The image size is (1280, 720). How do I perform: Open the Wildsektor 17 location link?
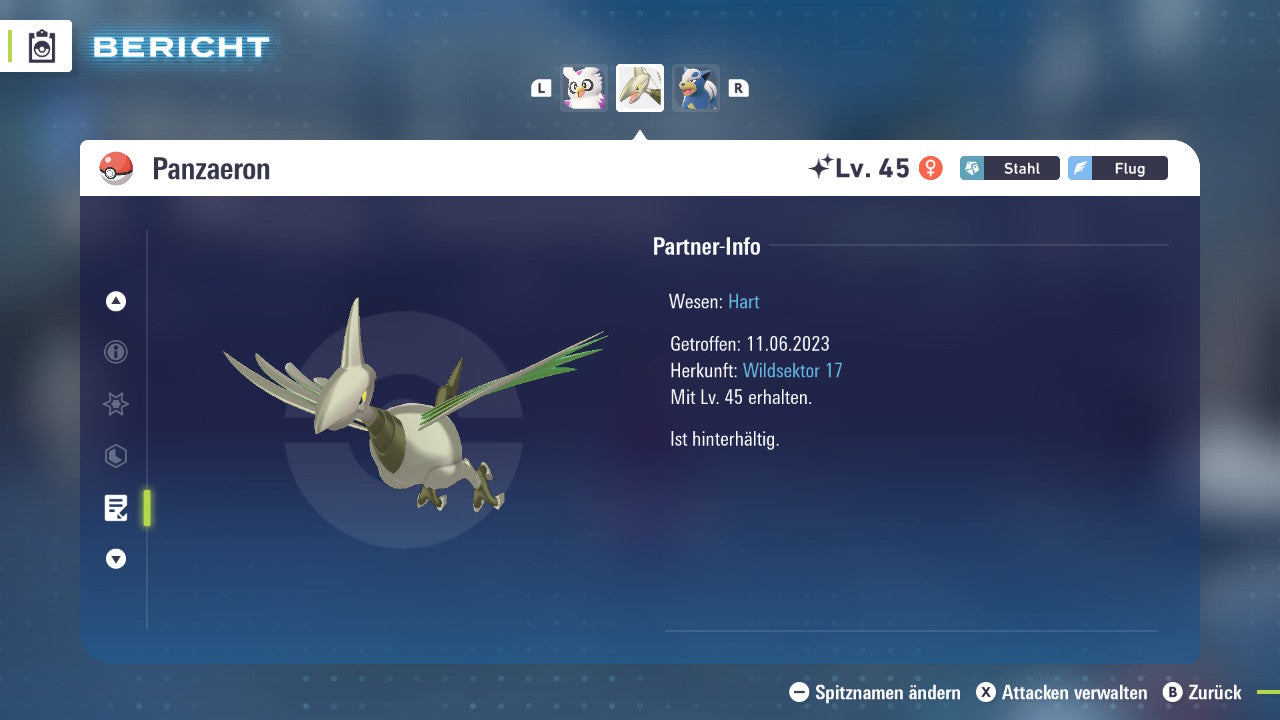tap(793, 370)
